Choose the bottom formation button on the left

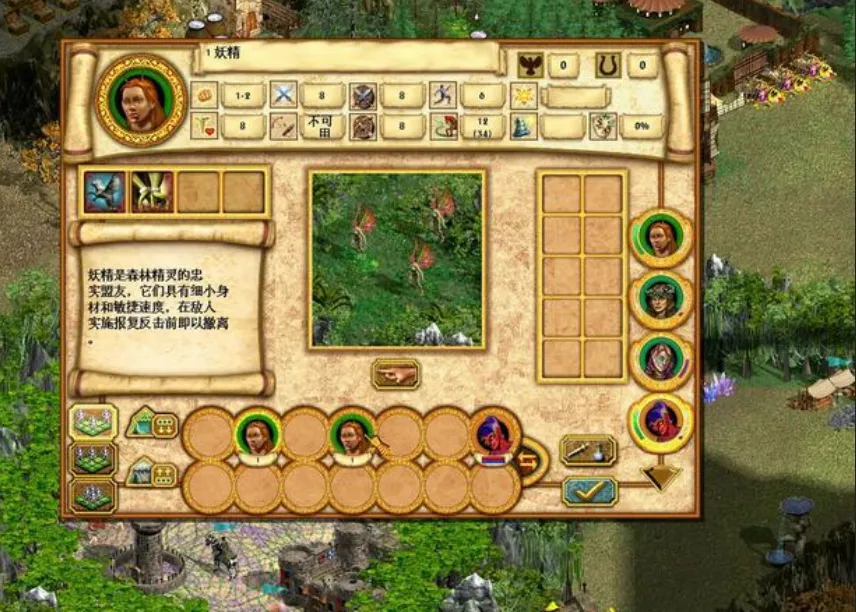pyautogui.click(x=93, y=496)
